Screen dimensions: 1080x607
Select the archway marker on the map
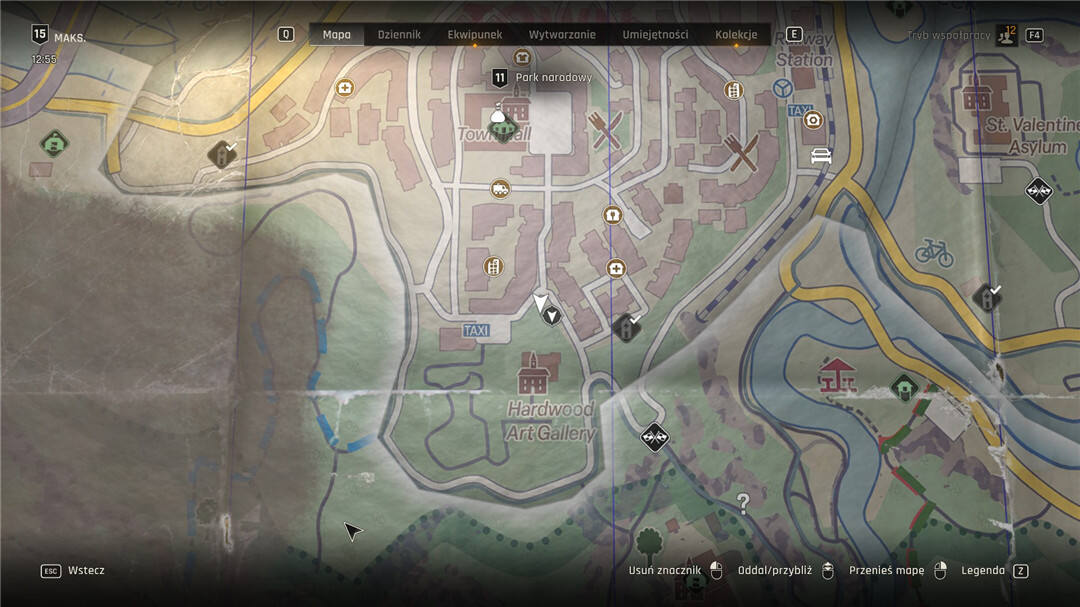[x=612, y=215]
